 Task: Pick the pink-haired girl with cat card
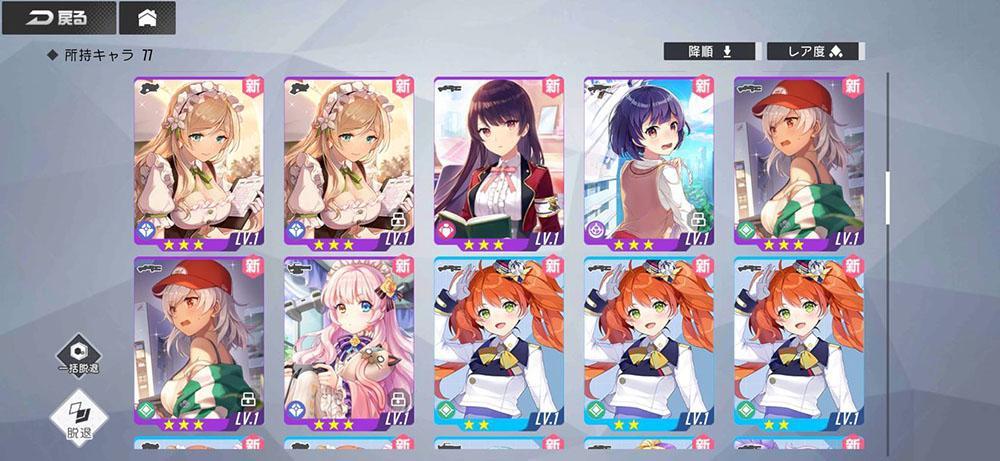(348, 344)
